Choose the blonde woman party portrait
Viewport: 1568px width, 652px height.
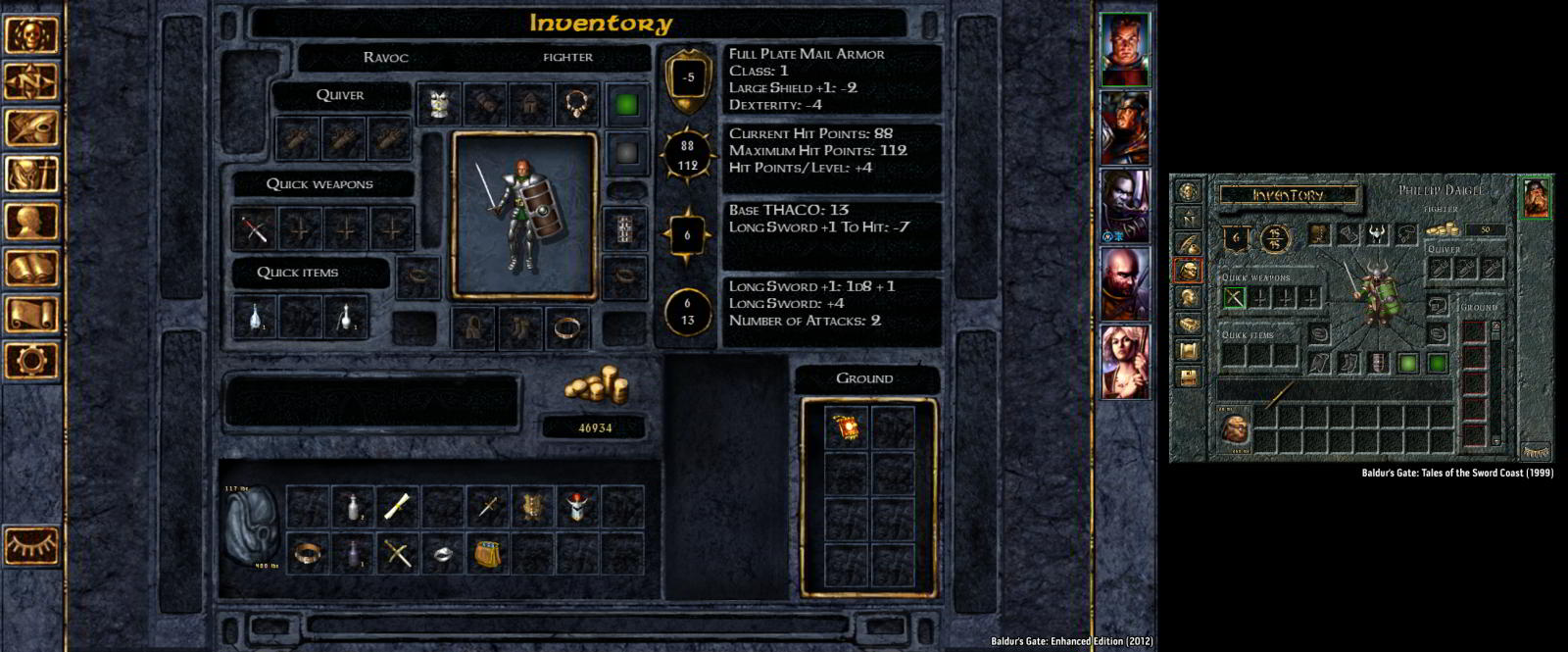(1124, 361)
